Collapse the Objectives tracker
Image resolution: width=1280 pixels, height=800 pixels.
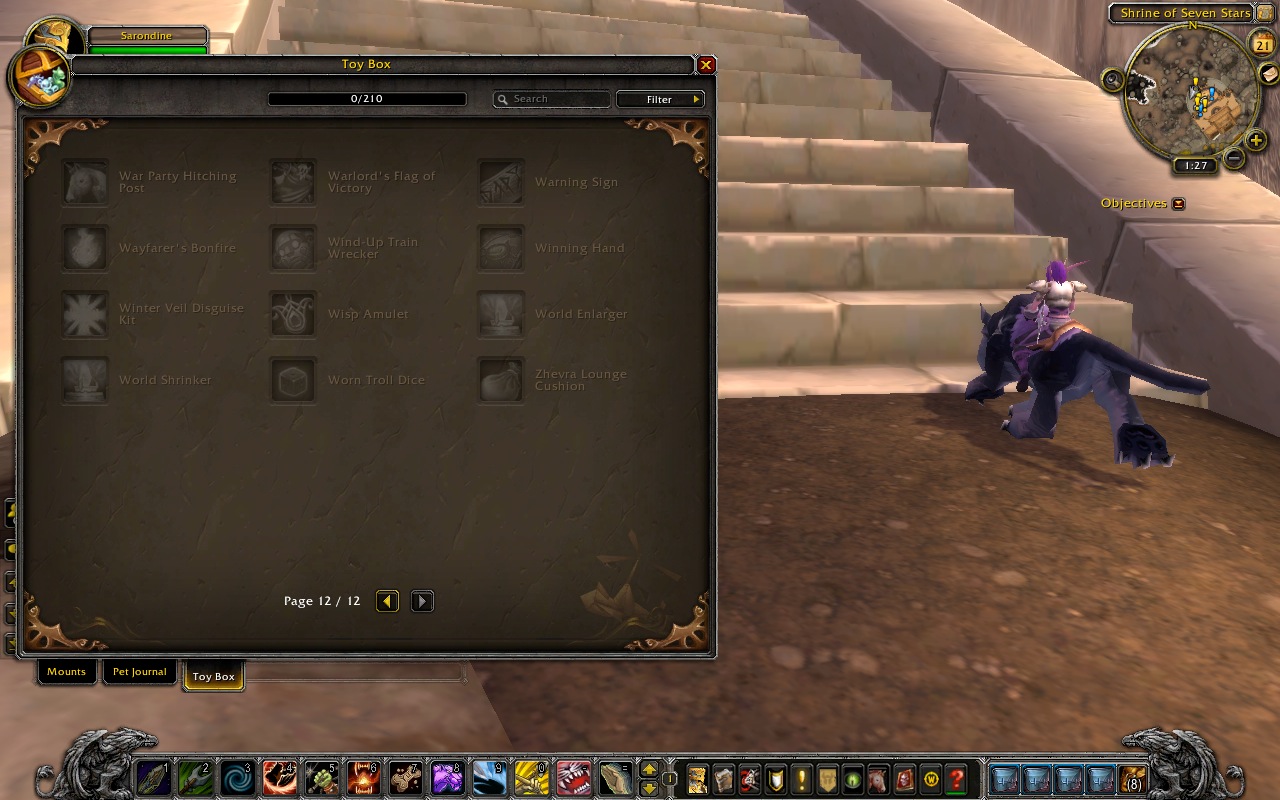pos(1178,204)
